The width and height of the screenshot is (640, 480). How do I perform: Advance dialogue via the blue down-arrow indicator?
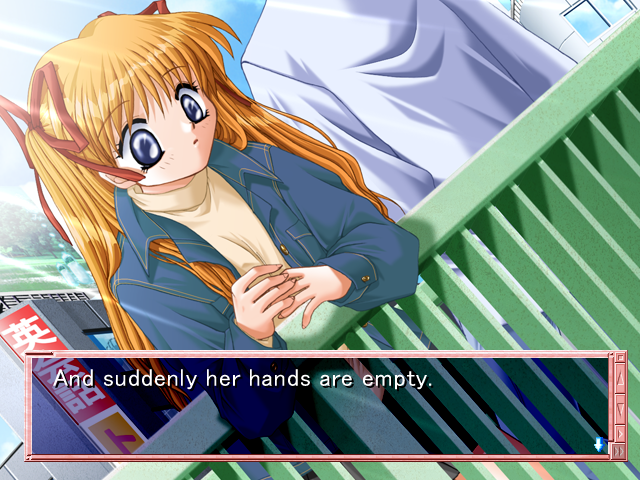point(599,443)
